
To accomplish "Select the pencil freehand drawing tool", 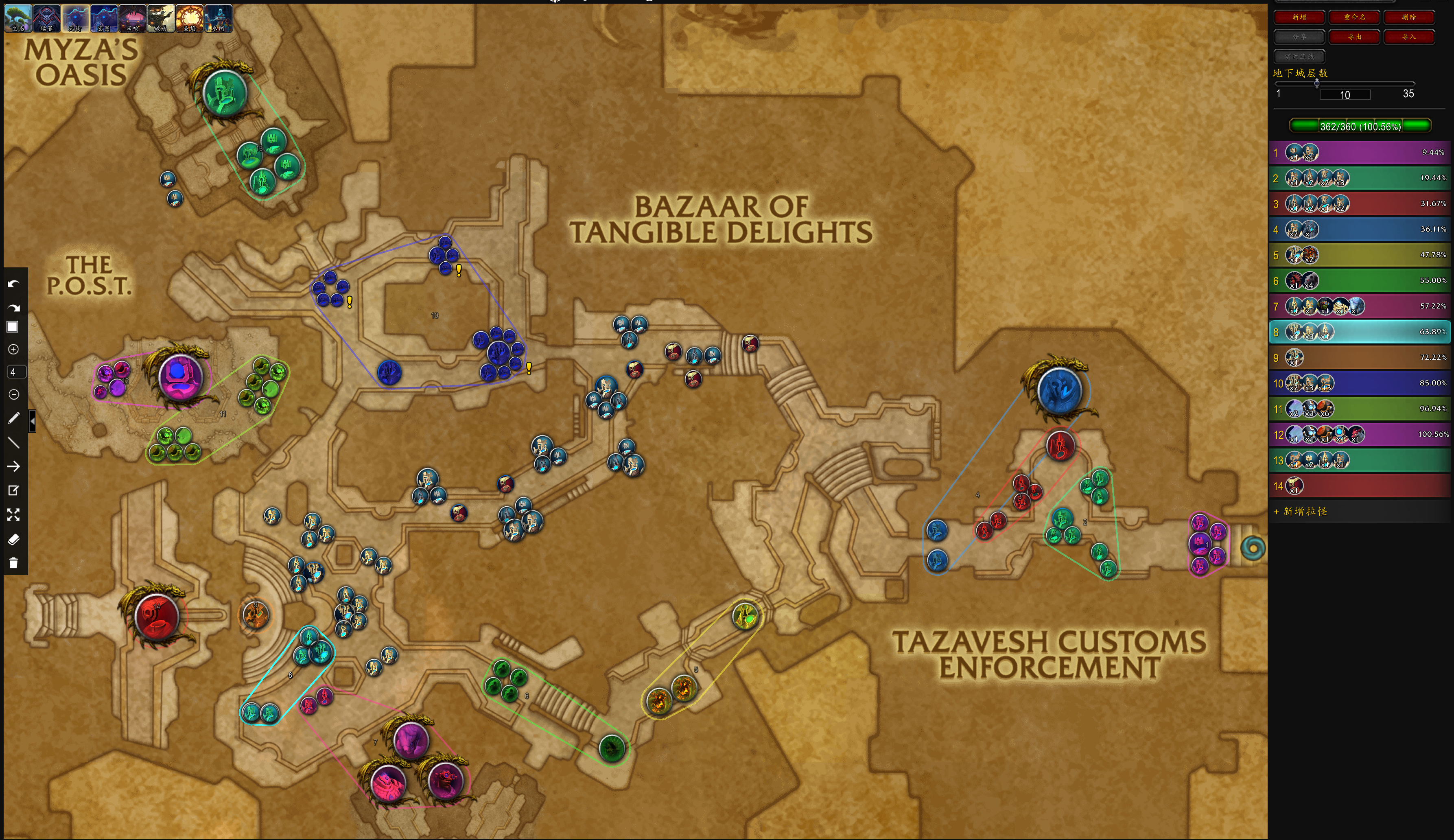I will [x=14, y=418].
